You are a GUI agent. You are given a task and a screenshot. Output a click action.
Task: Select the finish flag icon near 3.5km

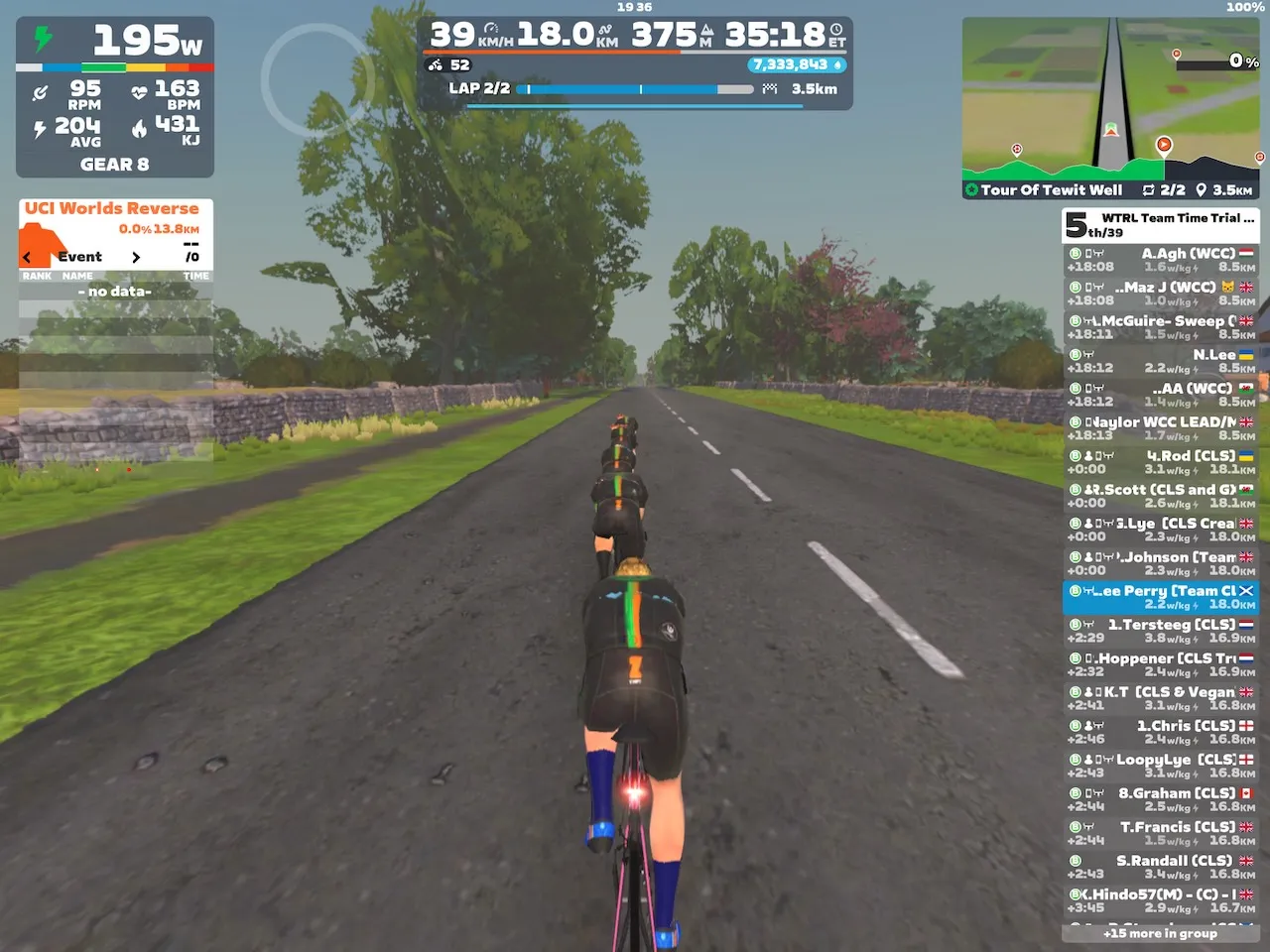pos(769,89)
